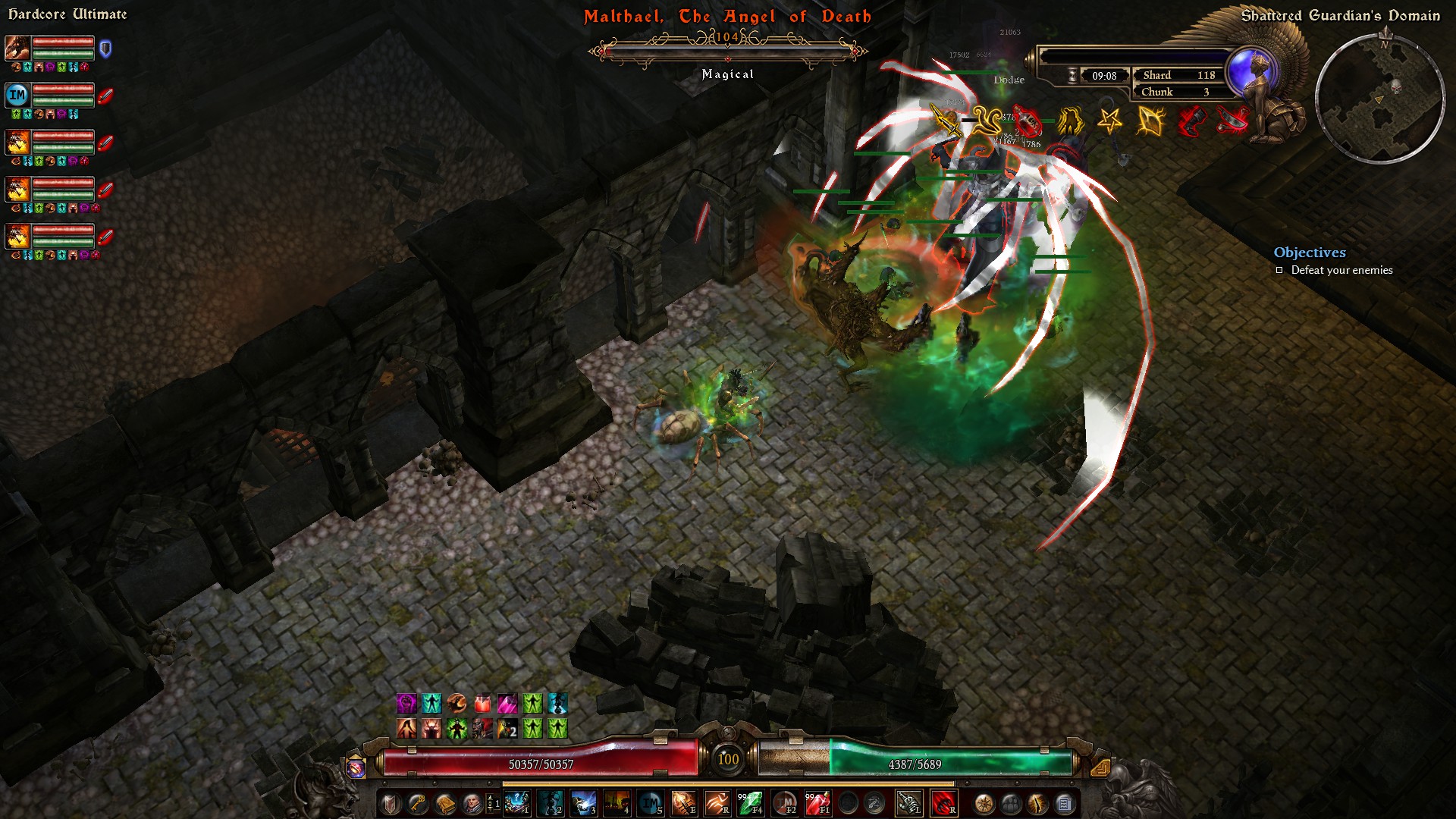Activate the red claw right-click skill

pos(943,803)
